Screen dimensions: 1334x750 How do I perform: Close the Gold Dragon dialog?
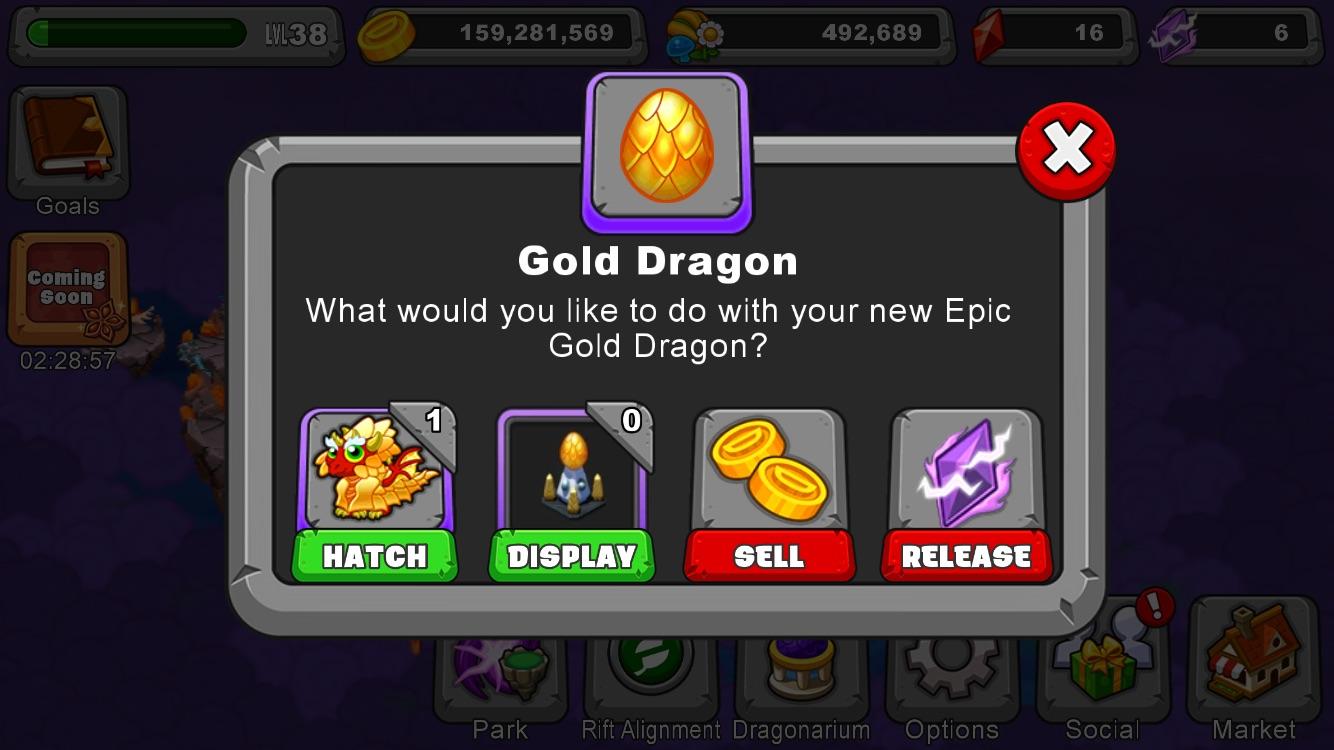1068,148
